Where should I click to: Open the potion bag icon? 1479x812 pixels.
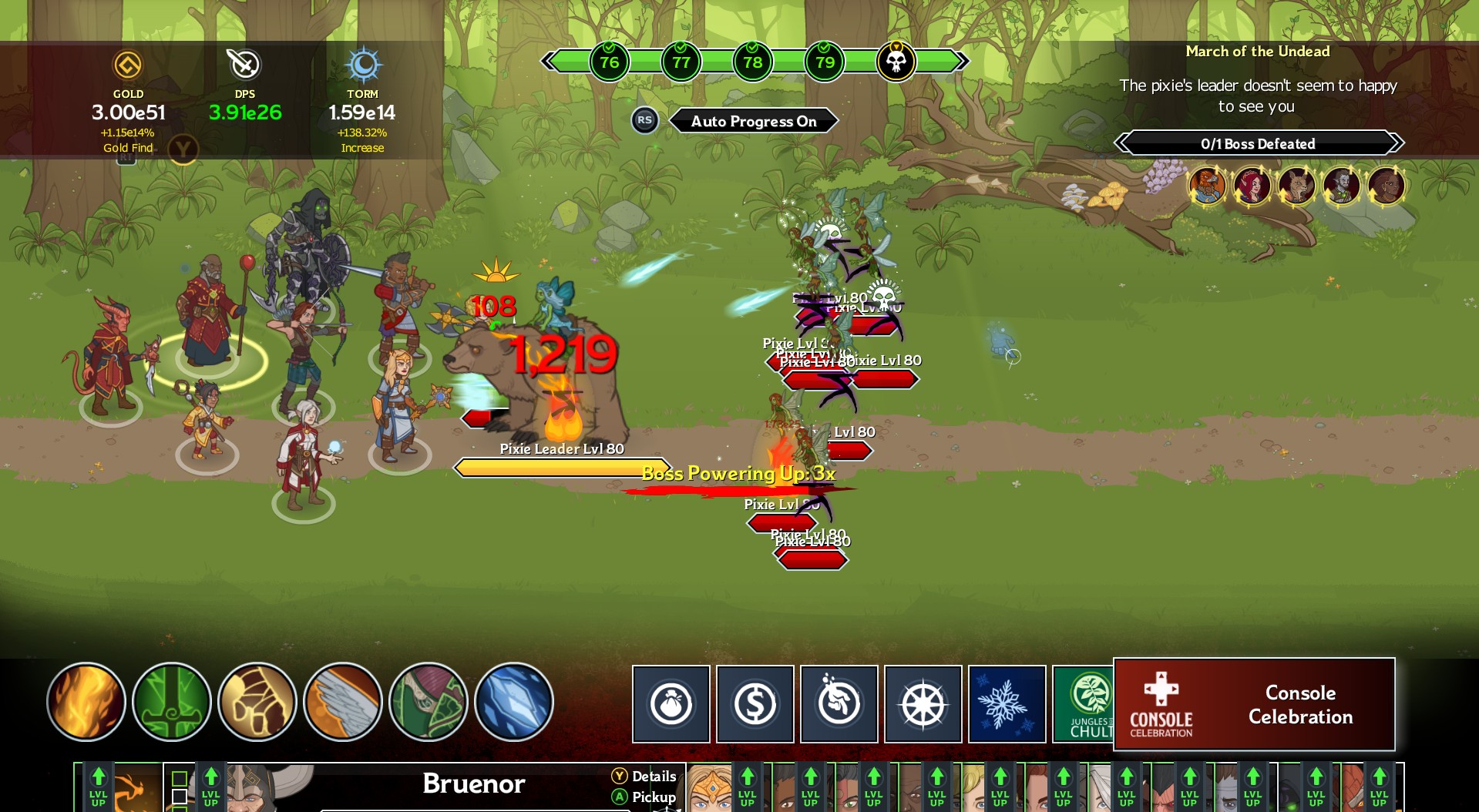(x=670, y=703)
